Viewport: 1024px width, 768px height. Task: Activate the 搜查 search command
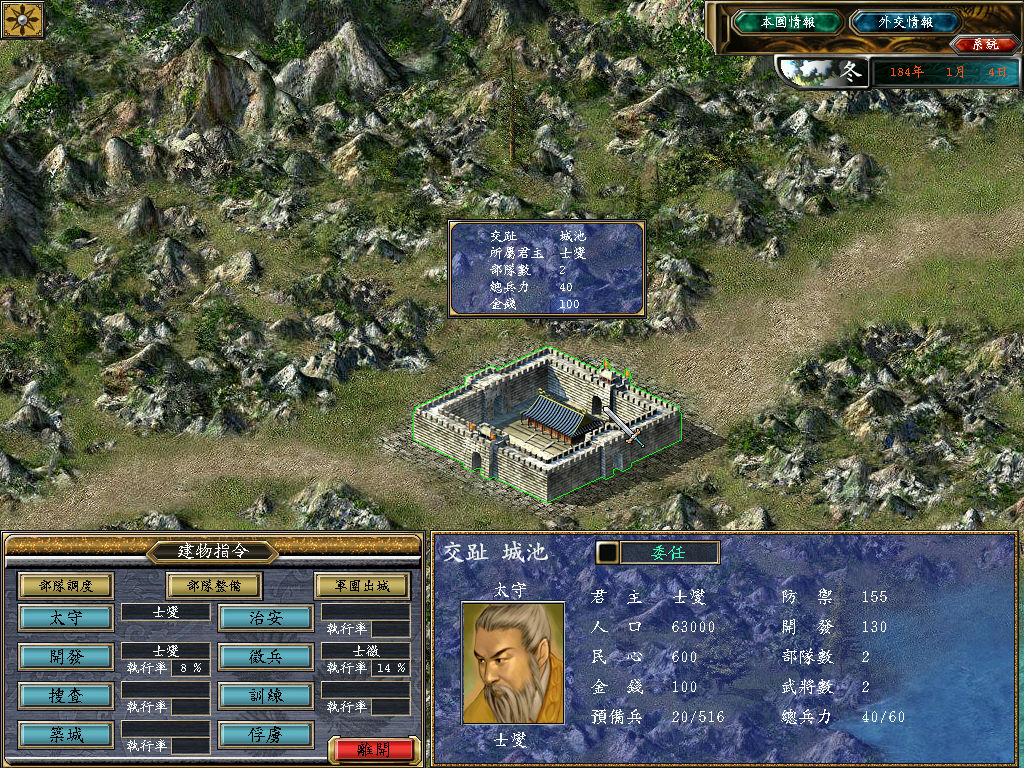66,695
